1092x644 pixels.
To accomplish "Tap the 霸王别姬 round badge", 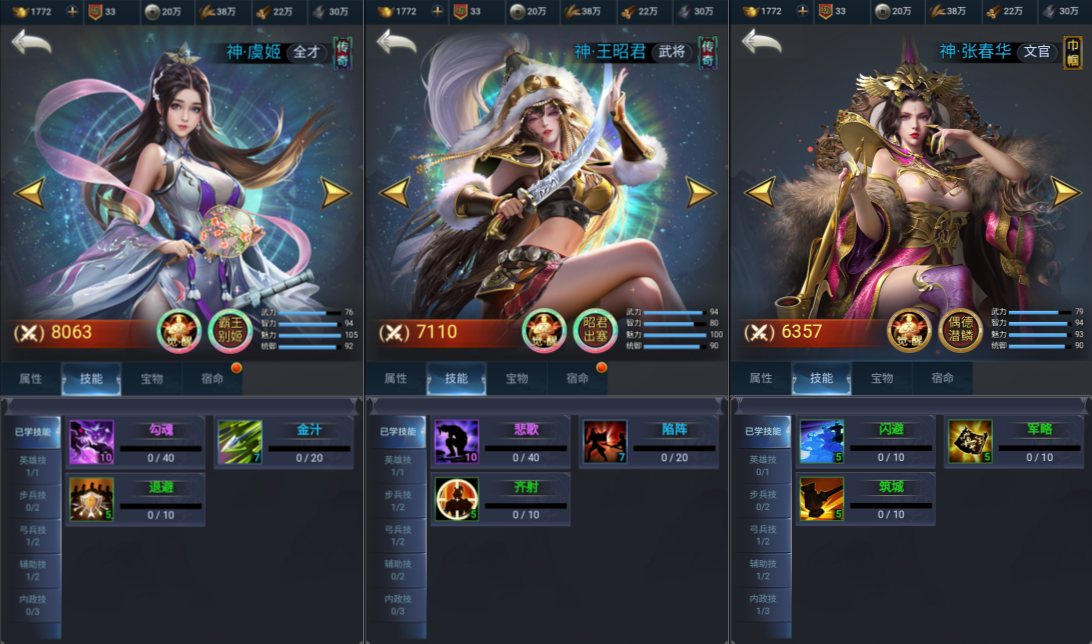I will [231, 331].
